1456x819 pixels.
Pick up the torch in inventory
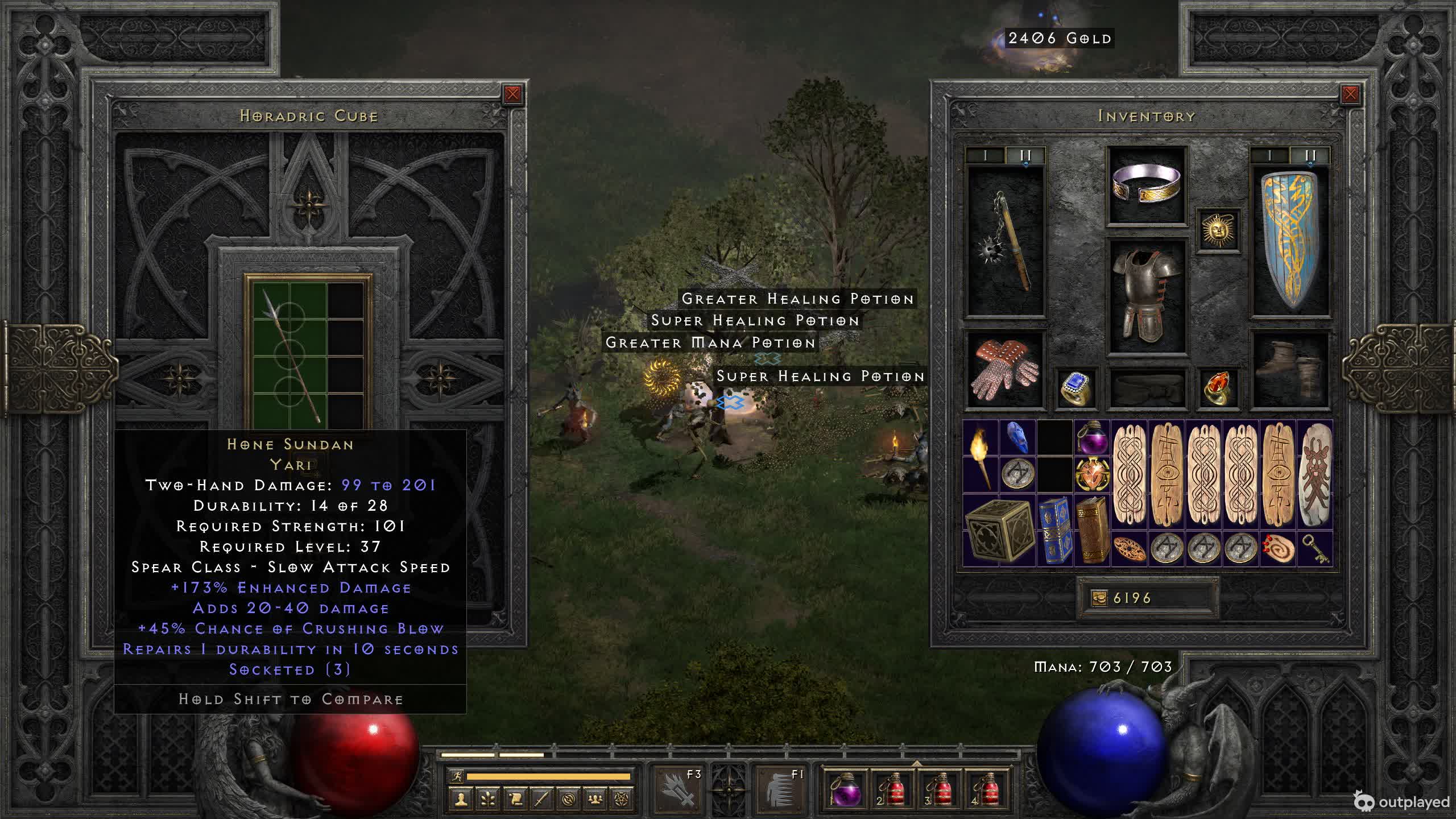coord(981,456)
